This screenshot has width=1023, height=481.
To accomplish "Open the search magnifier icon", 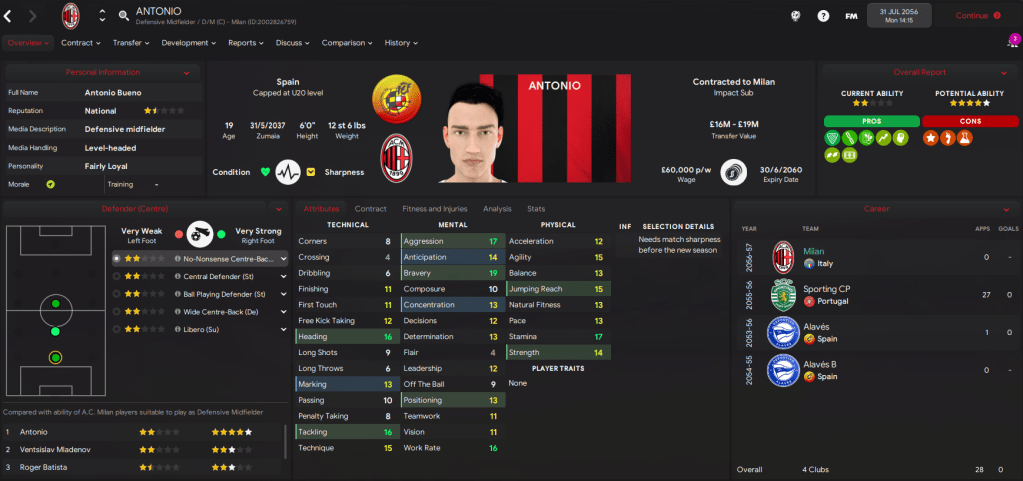I will [x=124, y=16].
